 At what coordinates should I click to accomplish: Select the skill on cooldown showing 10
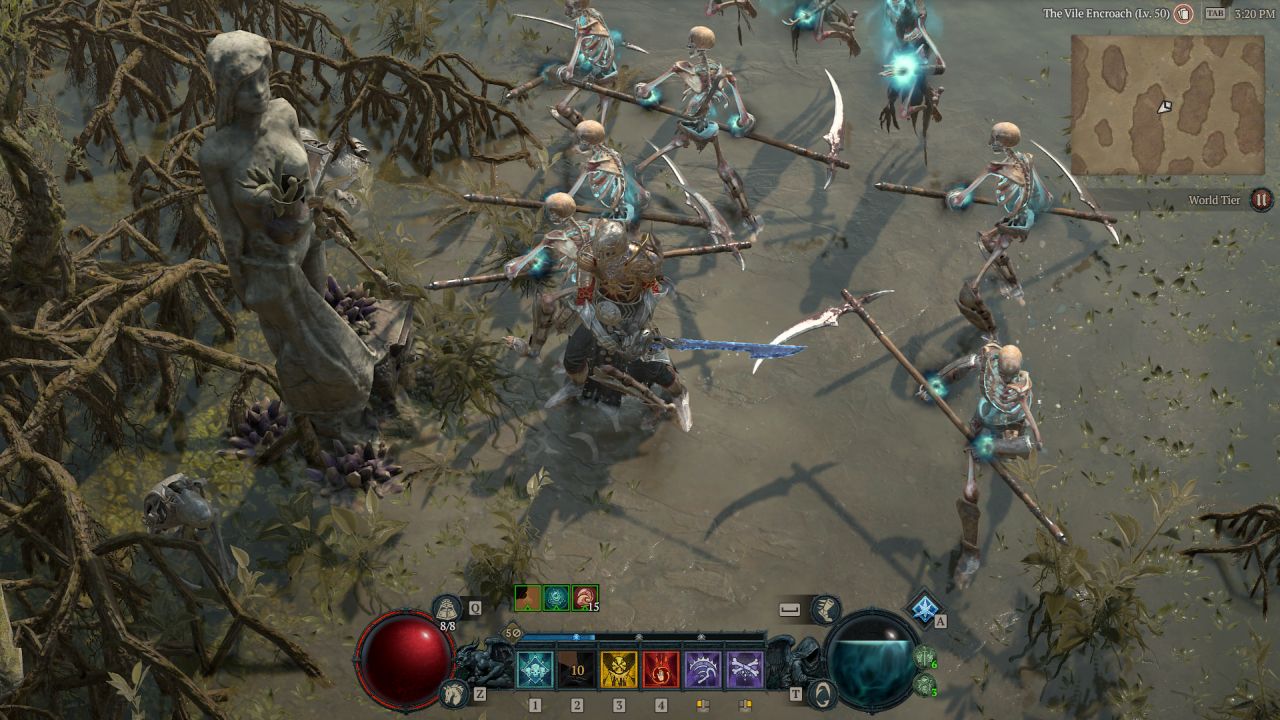(577, 669)
